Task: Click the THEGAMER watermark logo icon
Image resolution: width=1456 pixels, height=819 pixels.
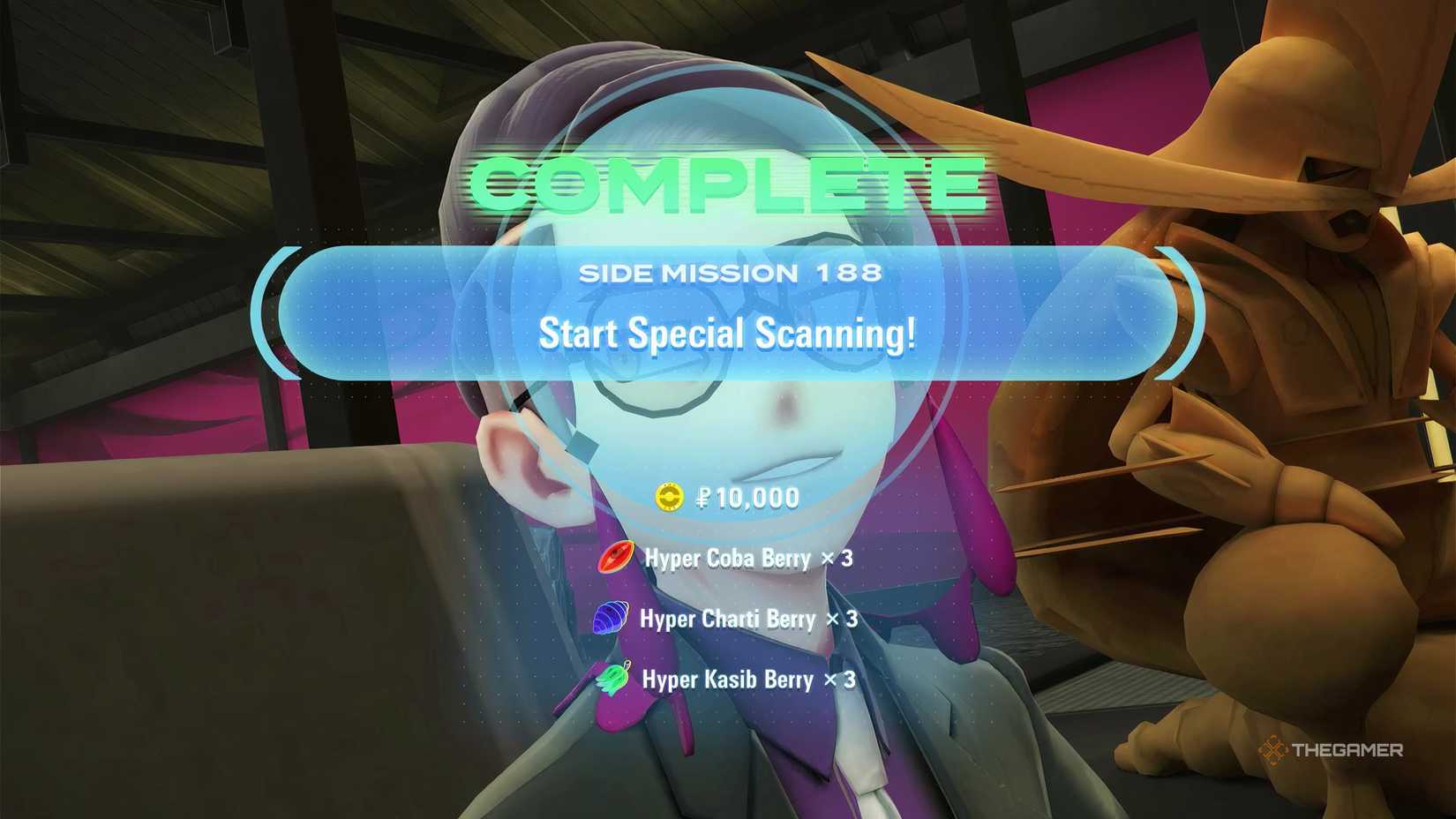Action: (x=1274, y=750)
